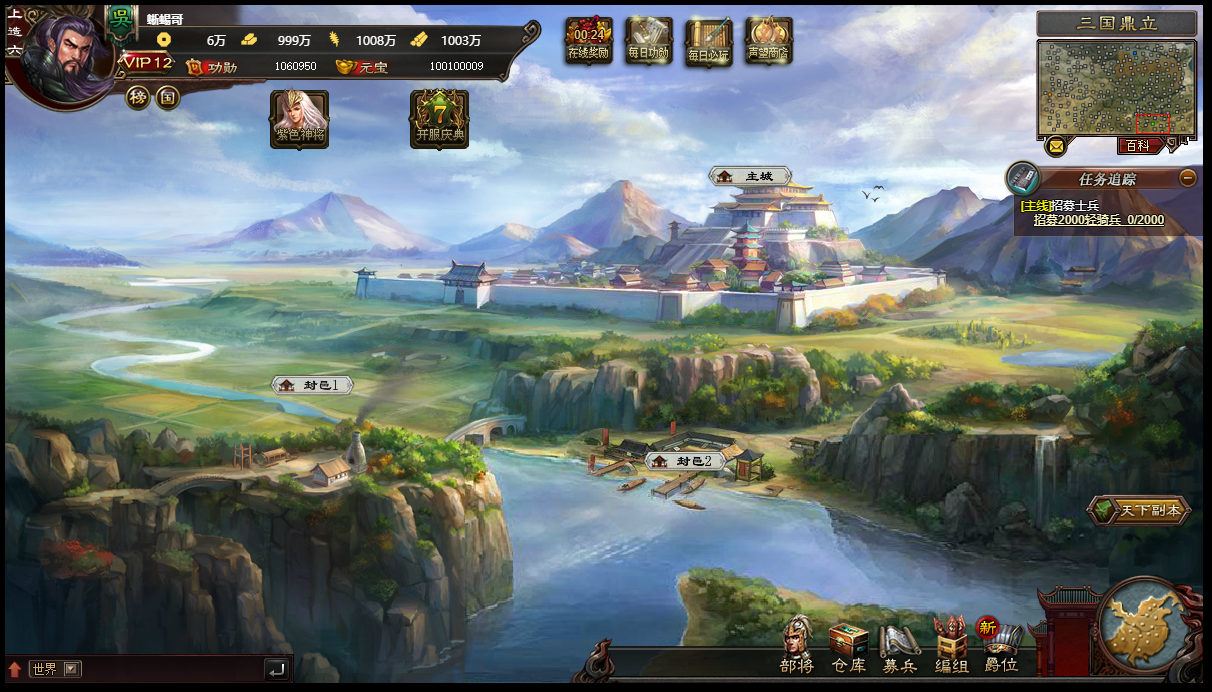The image size is (1212, 692).
Task: Enter the 天下副本 dungeon
Action: (1140, 510)
